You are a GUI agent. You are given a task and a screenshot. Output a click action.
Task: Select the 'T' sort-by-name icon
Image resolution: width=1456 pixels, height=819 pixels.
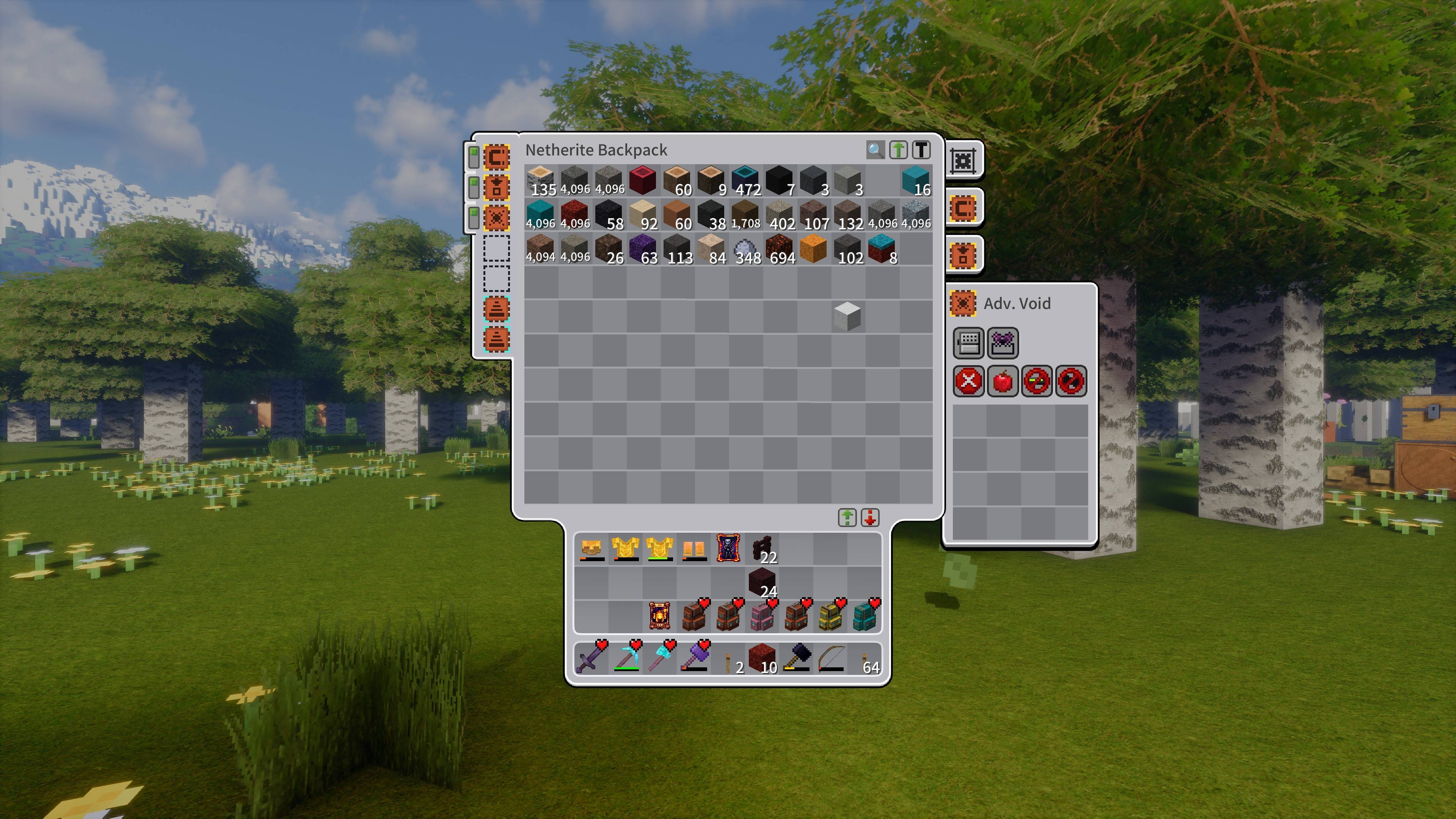pyautogui.click(x=921, y=150)
